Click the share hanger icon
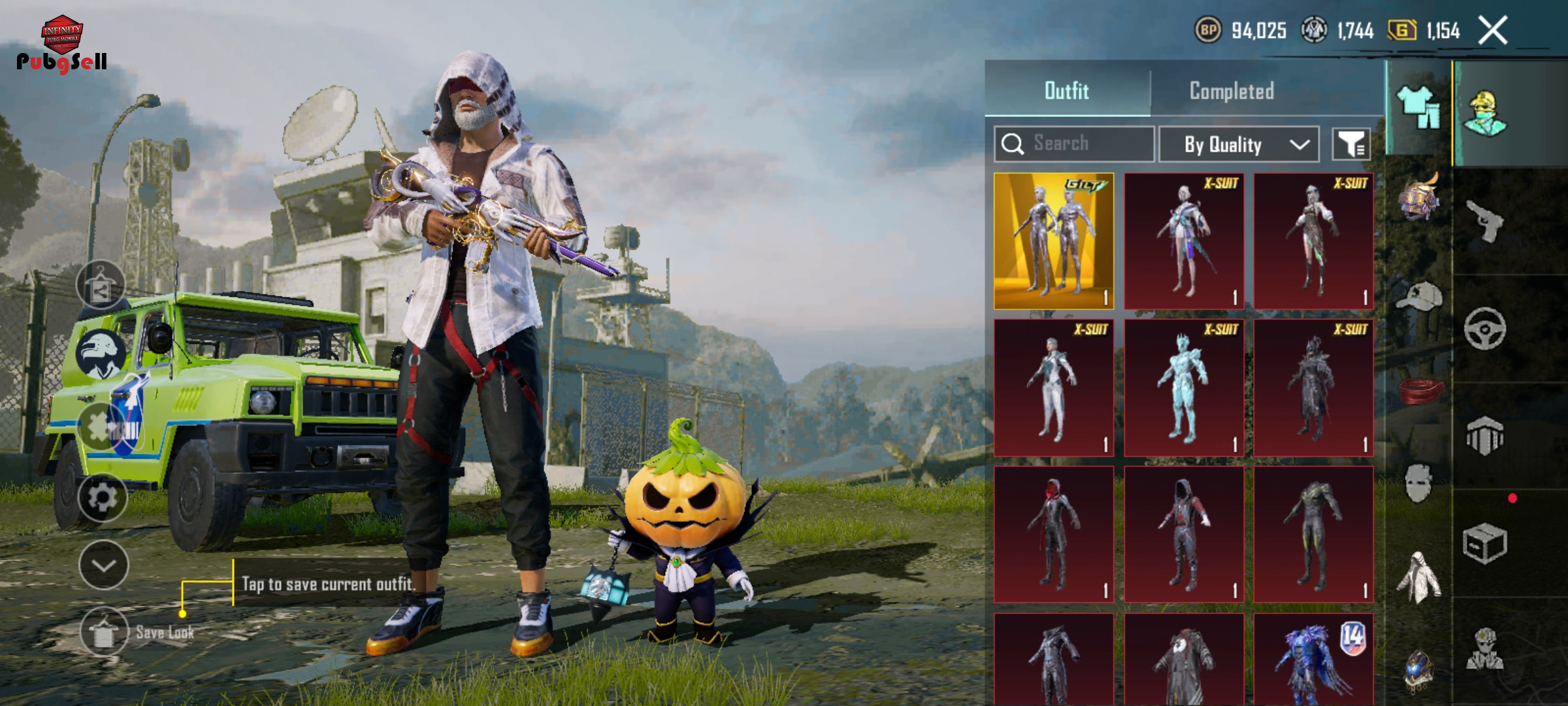 101,286
